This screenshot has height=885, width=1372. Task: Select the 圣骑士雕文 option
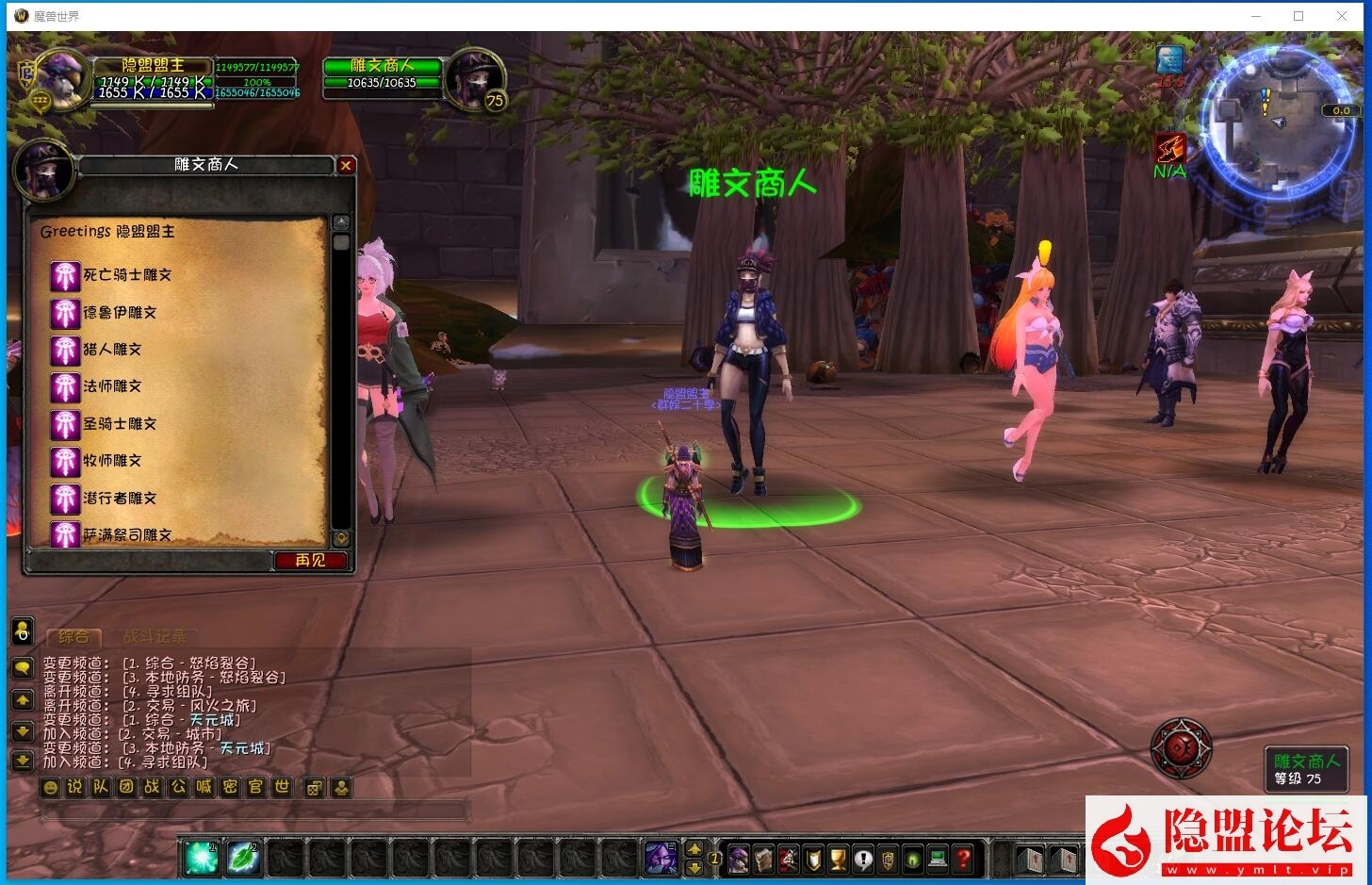(120, 424)
